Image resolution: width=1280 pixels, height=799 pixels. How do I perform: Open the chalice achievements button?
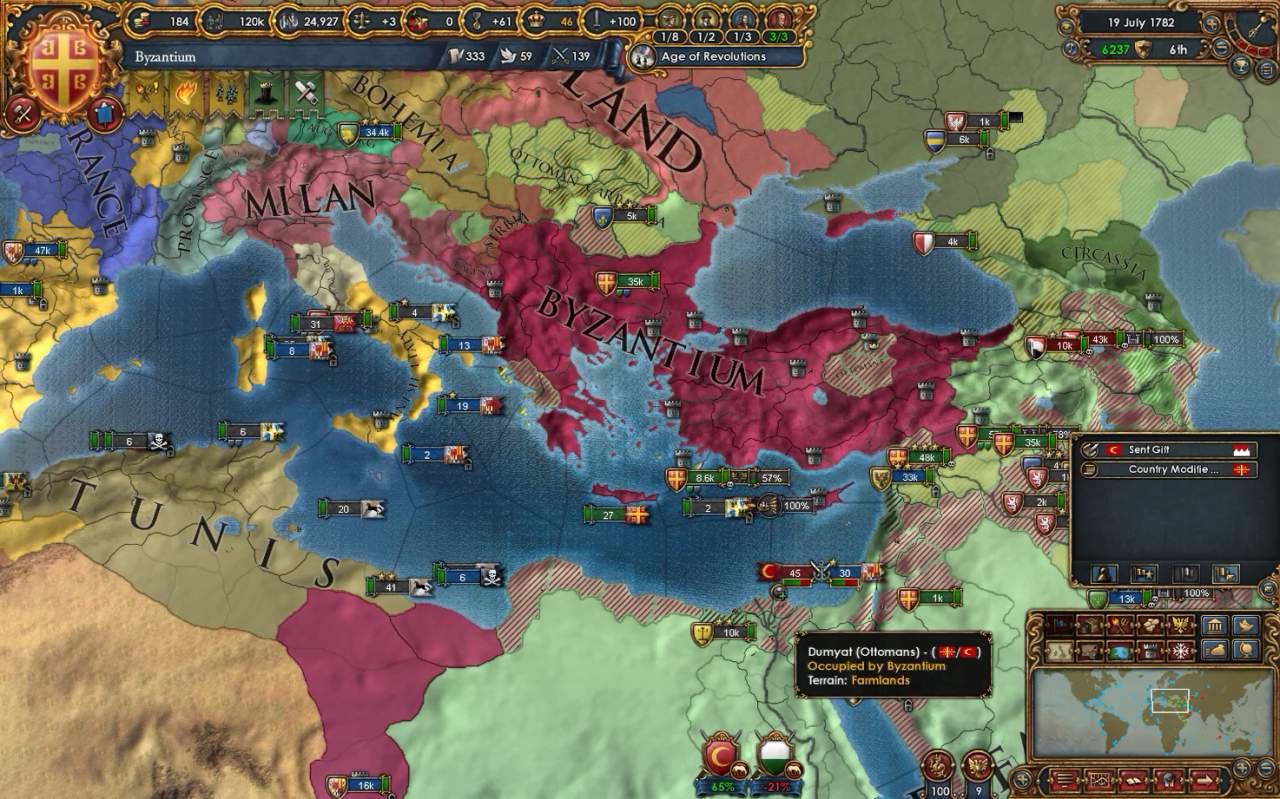1241,66
